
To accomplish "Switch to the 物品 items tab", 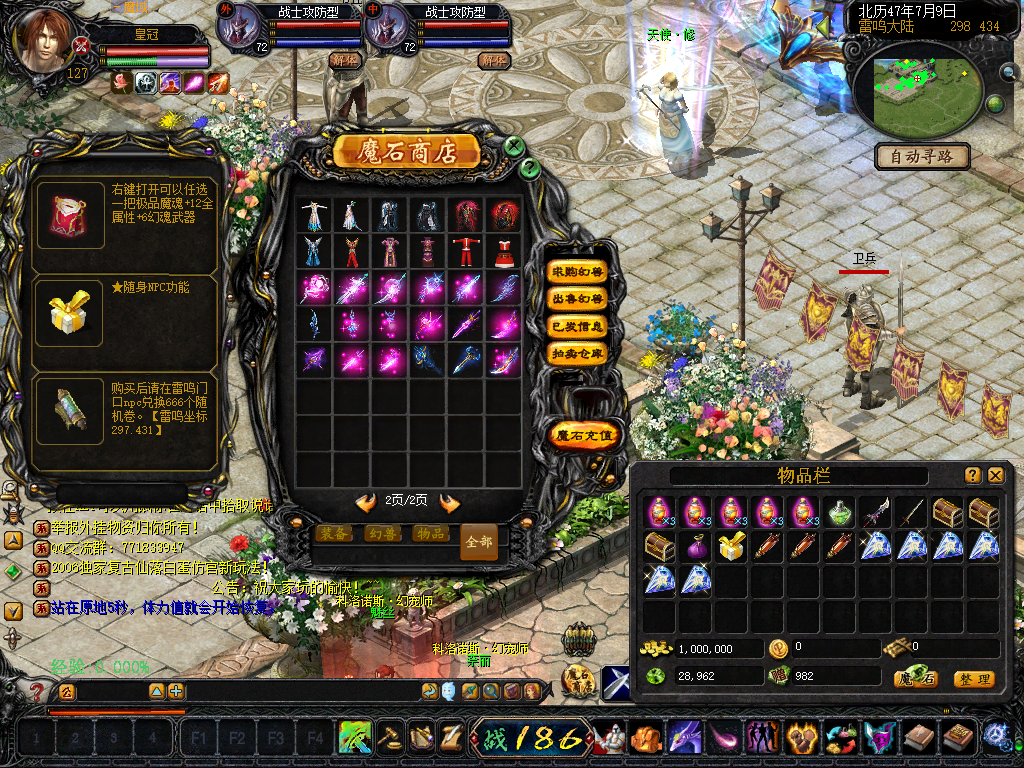I will point(430,534).
